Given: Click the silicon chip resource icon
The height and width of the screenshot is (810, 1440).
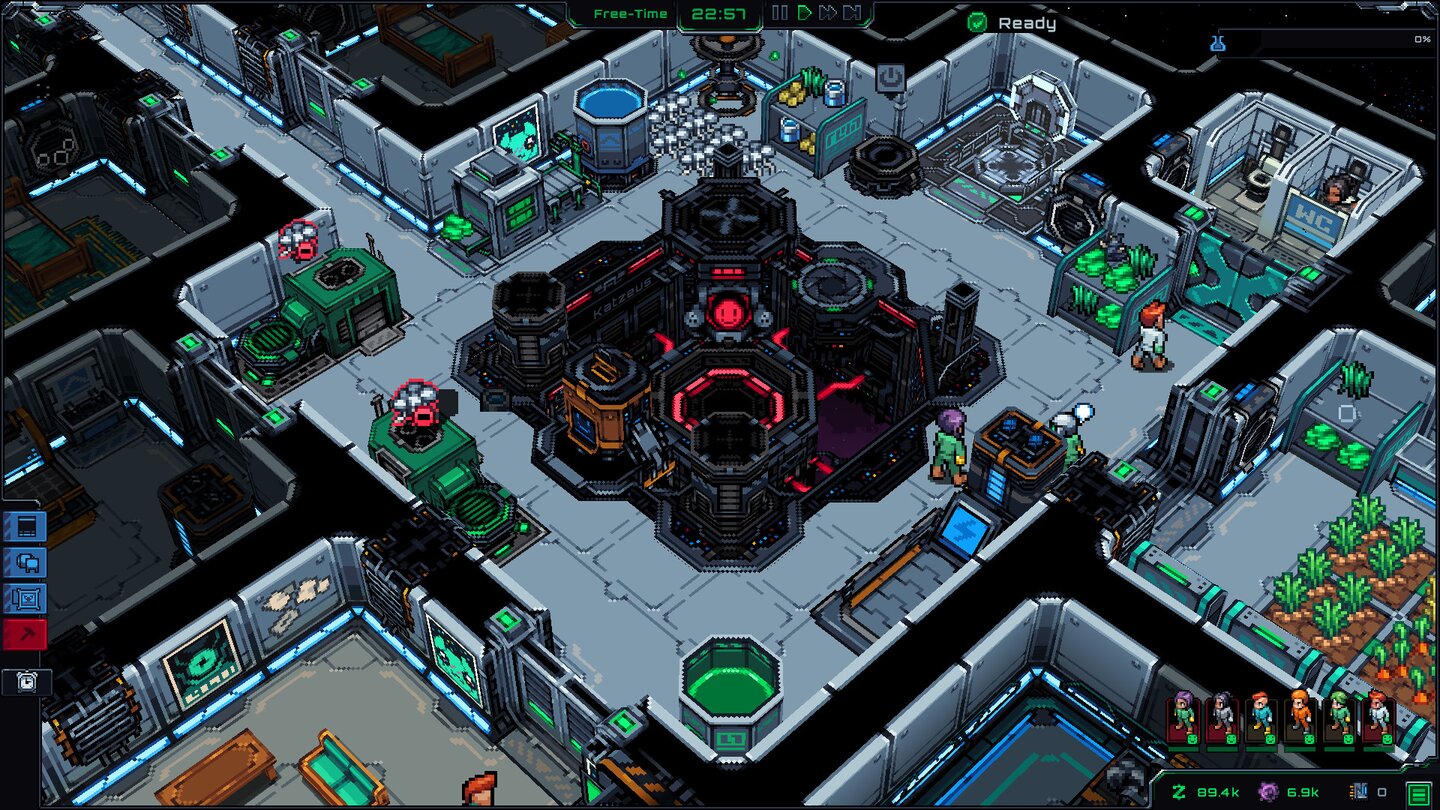Looking at the screenshot, I should [1357, 792].
